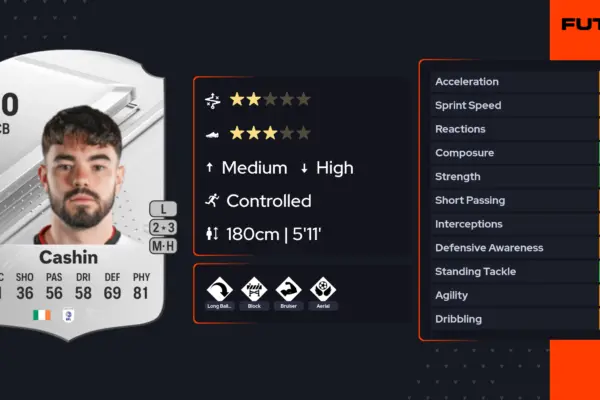Screen dimensions: 600x400
Task: Click the Composure attribute row
Action: tap(510, 153)
